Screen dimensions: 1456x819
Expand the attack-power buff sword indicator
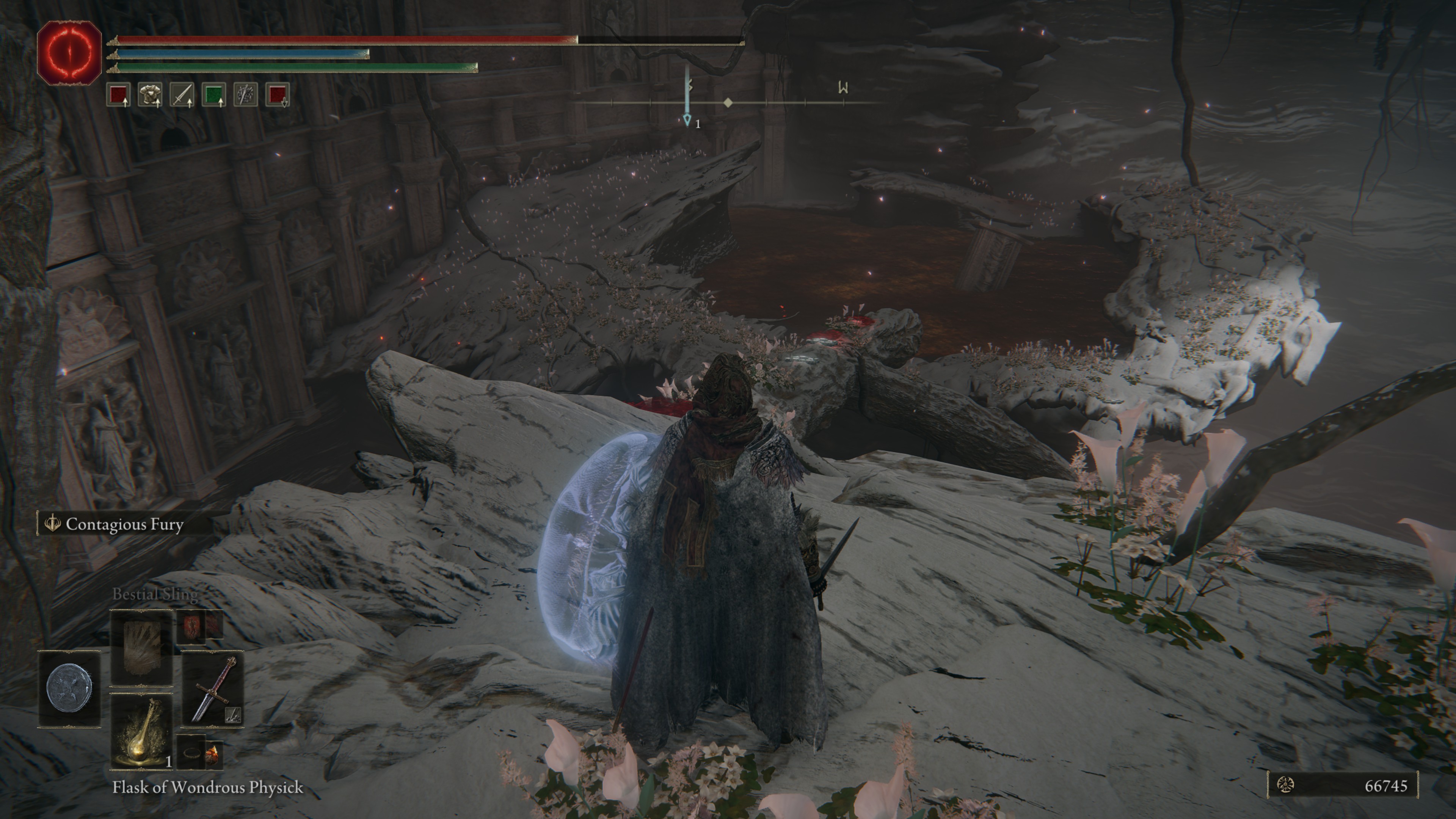coord(182,95)
